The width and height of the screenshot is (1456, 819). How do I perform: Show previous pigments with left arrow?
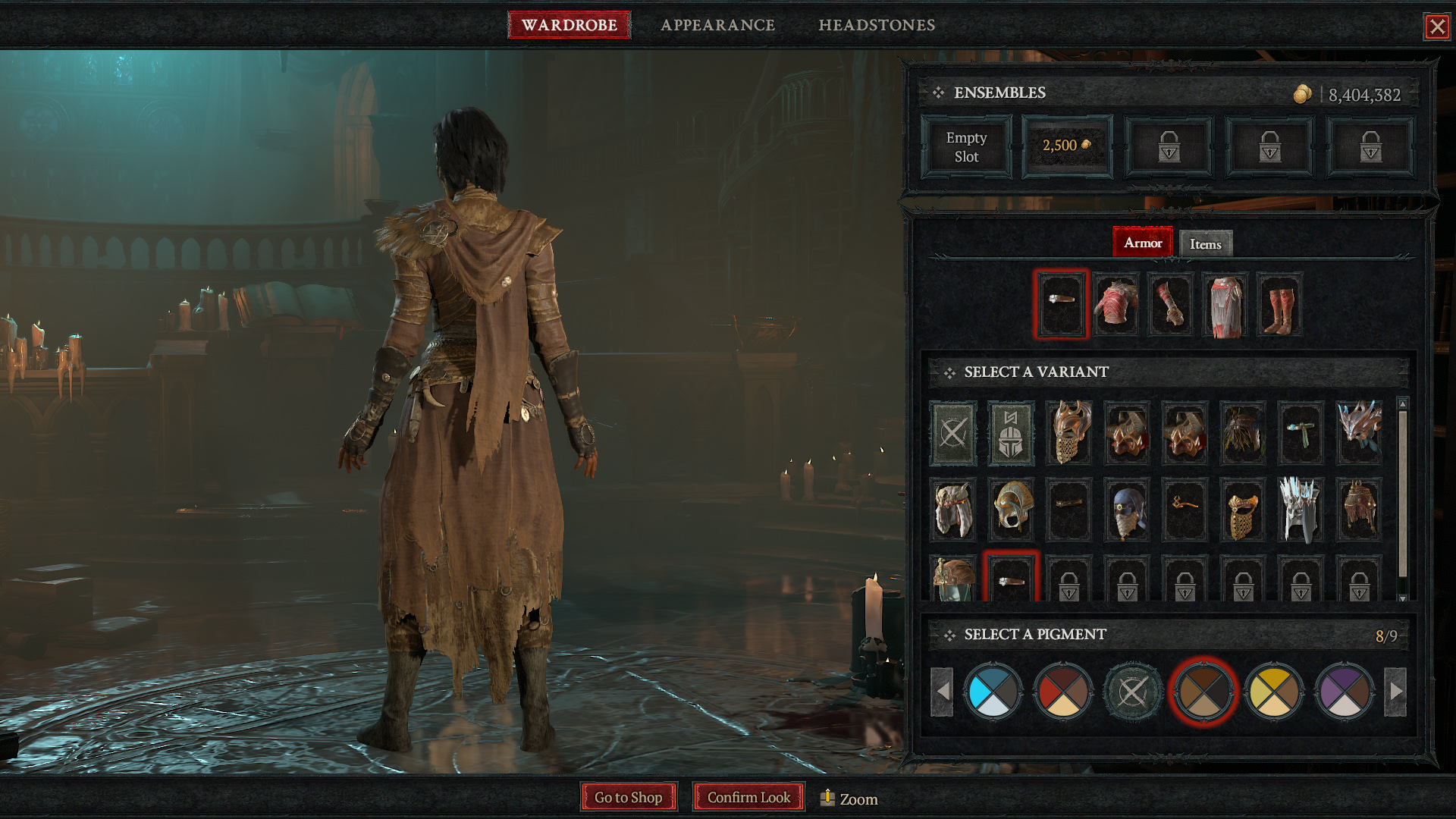942,691
